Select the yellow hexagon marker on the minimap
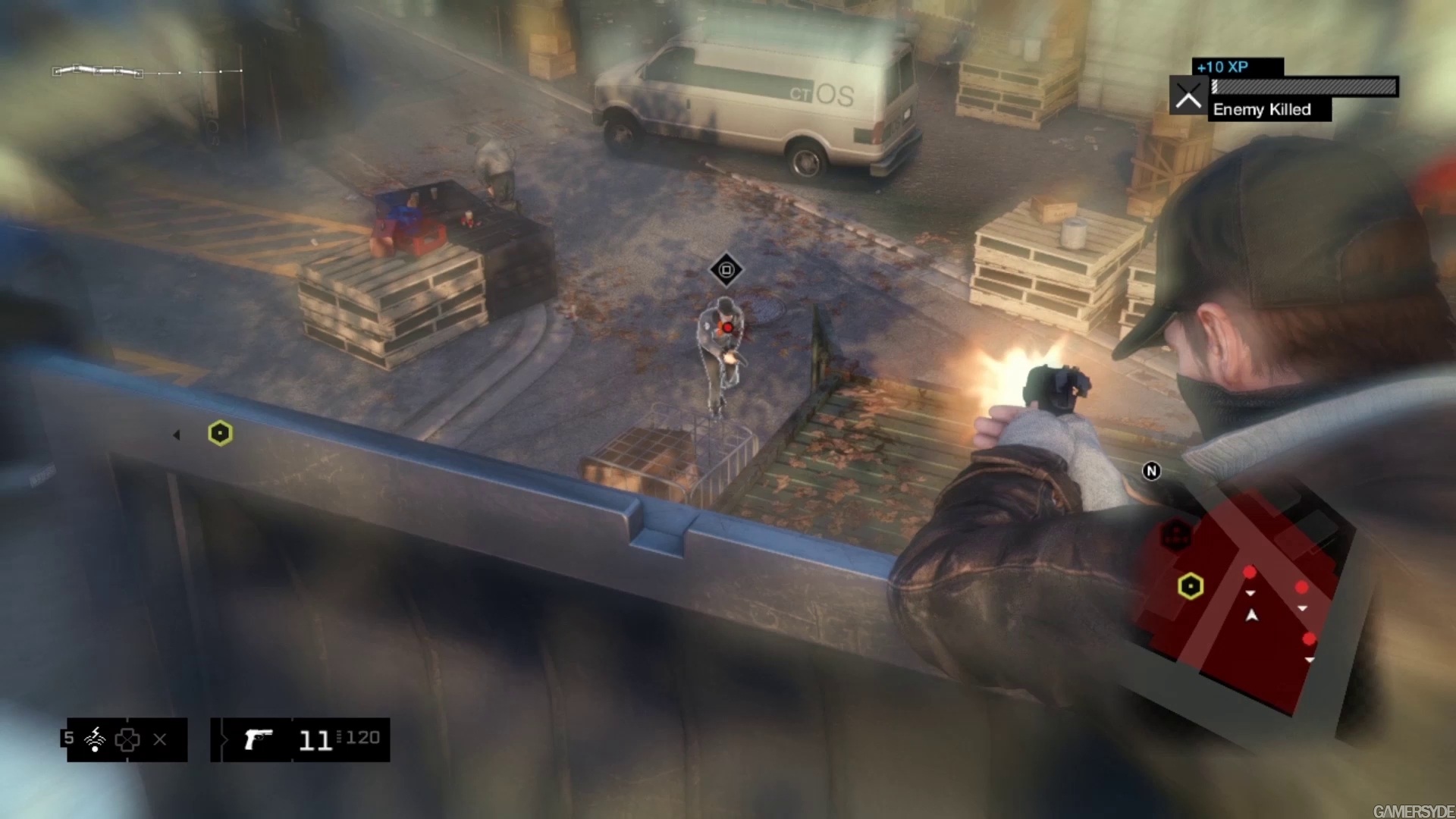1456x819 pixels. [x=1191, y=586]
